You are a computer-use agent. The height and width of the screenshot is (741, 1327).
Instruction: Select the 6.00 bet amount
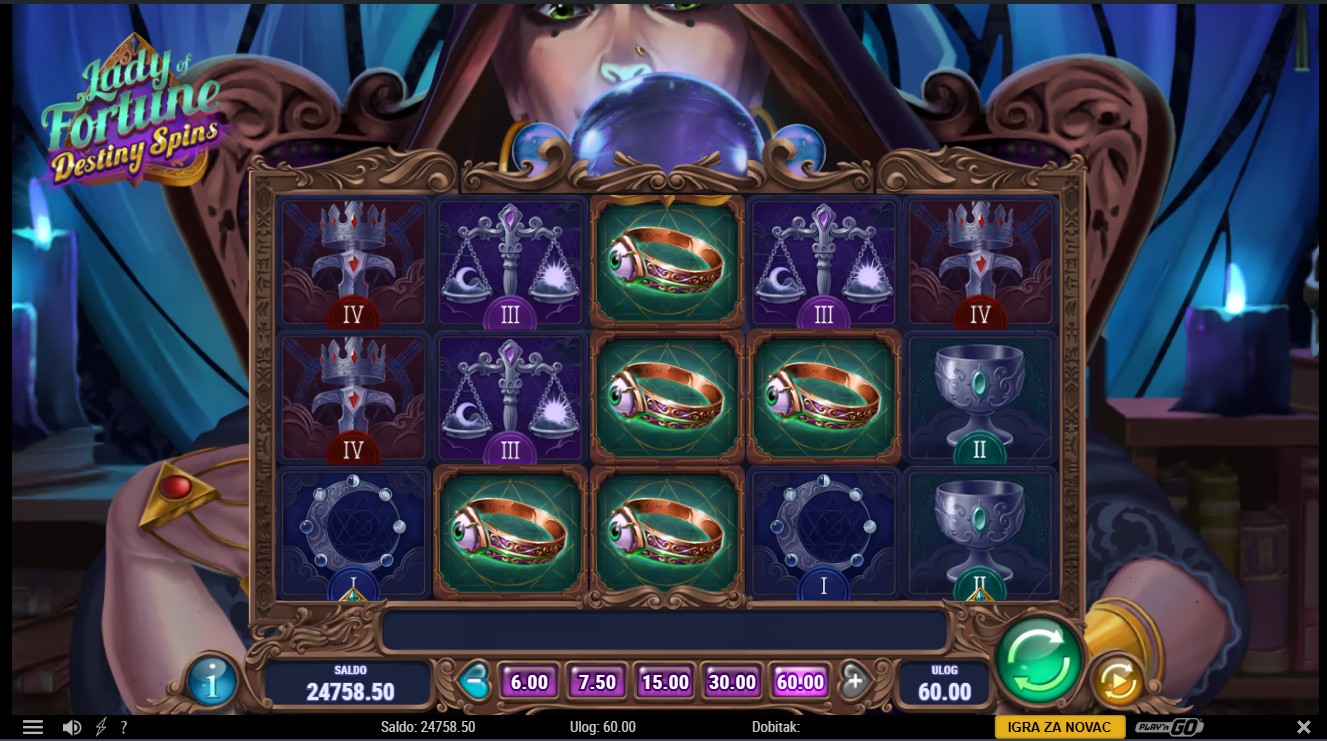pyautogui.click(x=529, y=682)
